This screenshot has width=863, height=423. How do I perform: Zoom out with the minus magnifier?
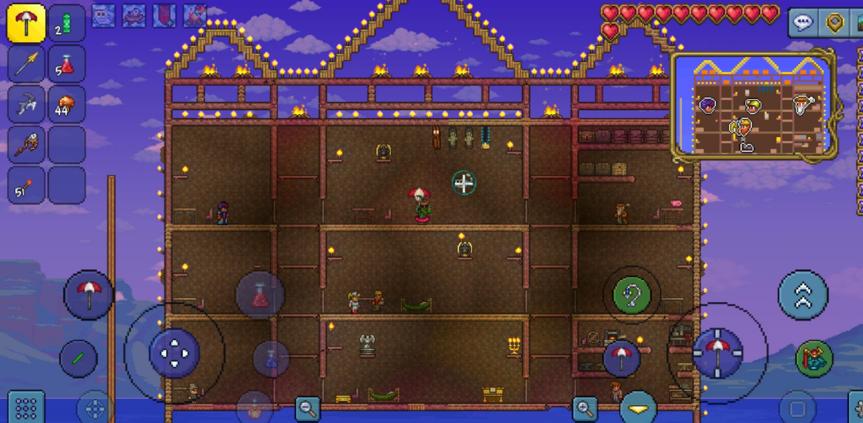pyautogui.click(x=307, y=407)
